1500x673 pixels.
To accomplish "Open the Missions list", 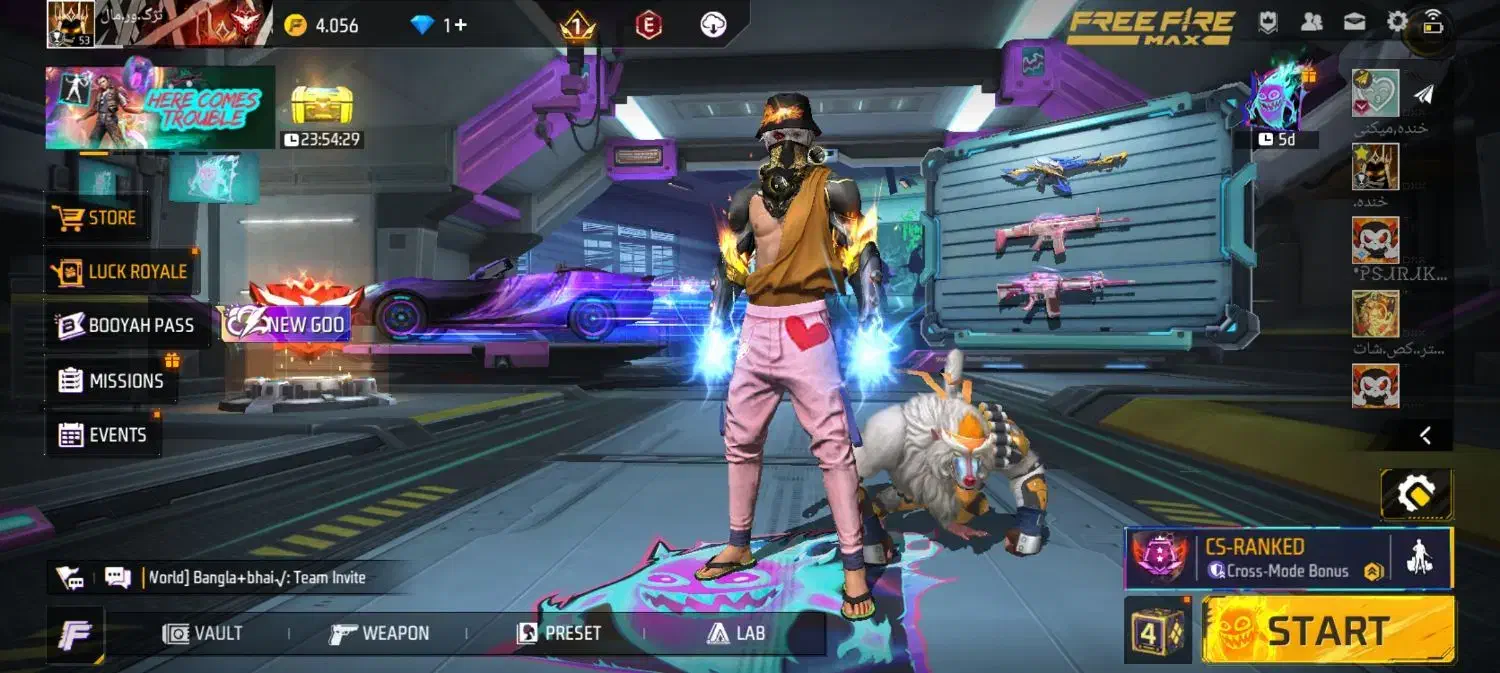I will coord(111,381).
